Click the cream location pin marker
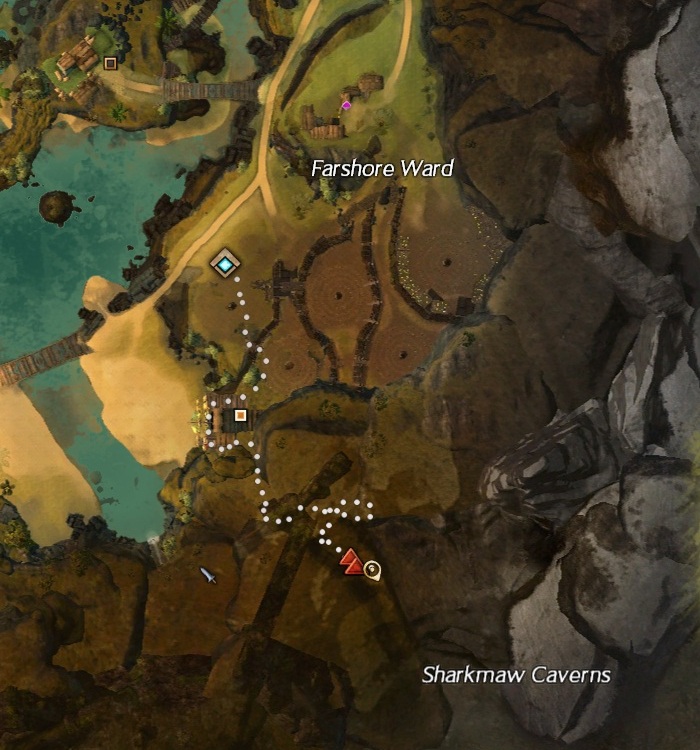Image resolution: width=700 pixels, height=750 pixels. click(x=373, y=570)
